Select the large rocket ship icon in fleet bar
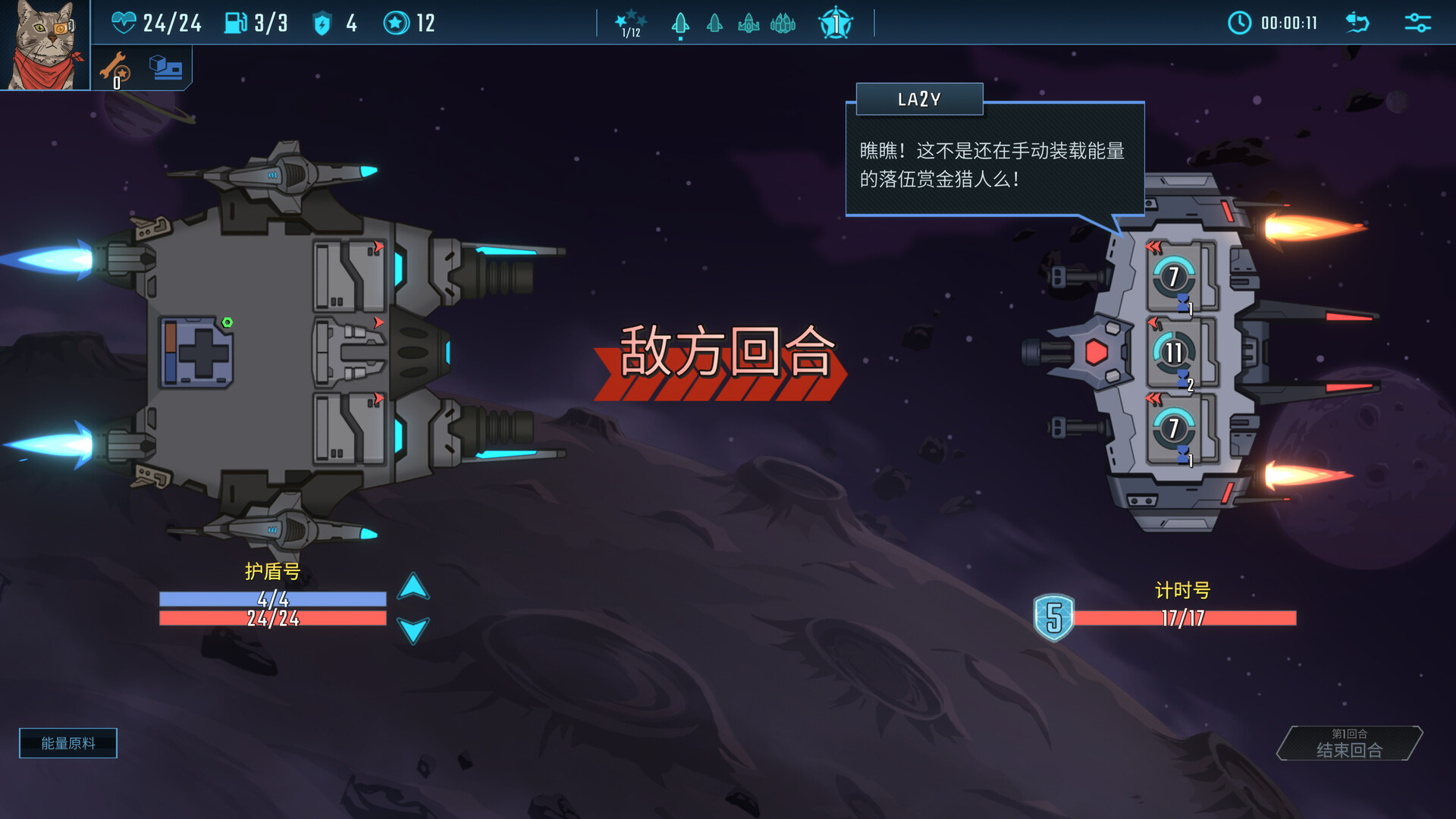The width and height of the screenshot is (1456, 819). pyautogui.click(x=680, y=24)
